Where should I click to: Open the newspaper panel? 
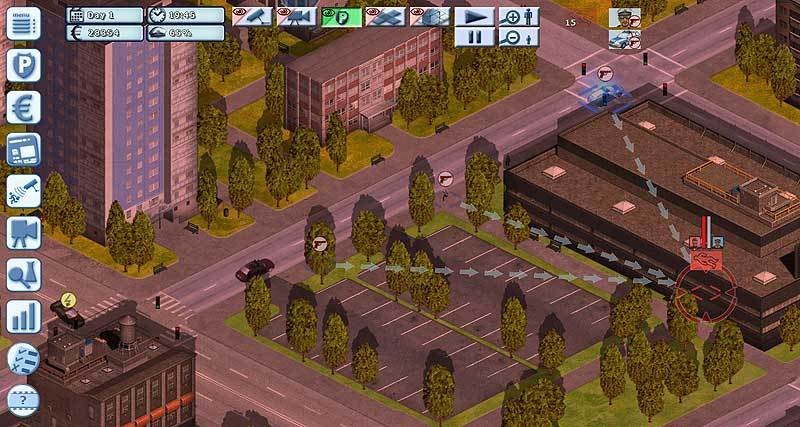[x=22, y=150]
